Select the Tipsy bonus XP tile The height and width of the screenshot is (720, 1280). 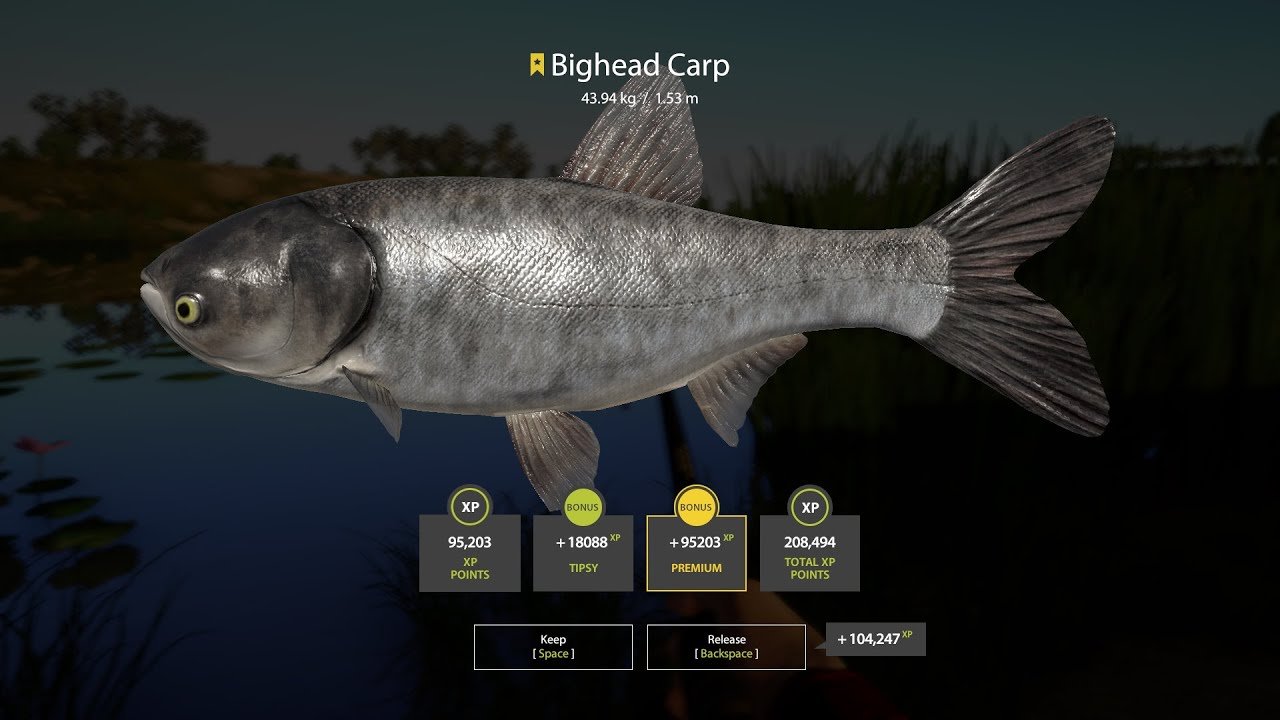click(x=583, y=553)
